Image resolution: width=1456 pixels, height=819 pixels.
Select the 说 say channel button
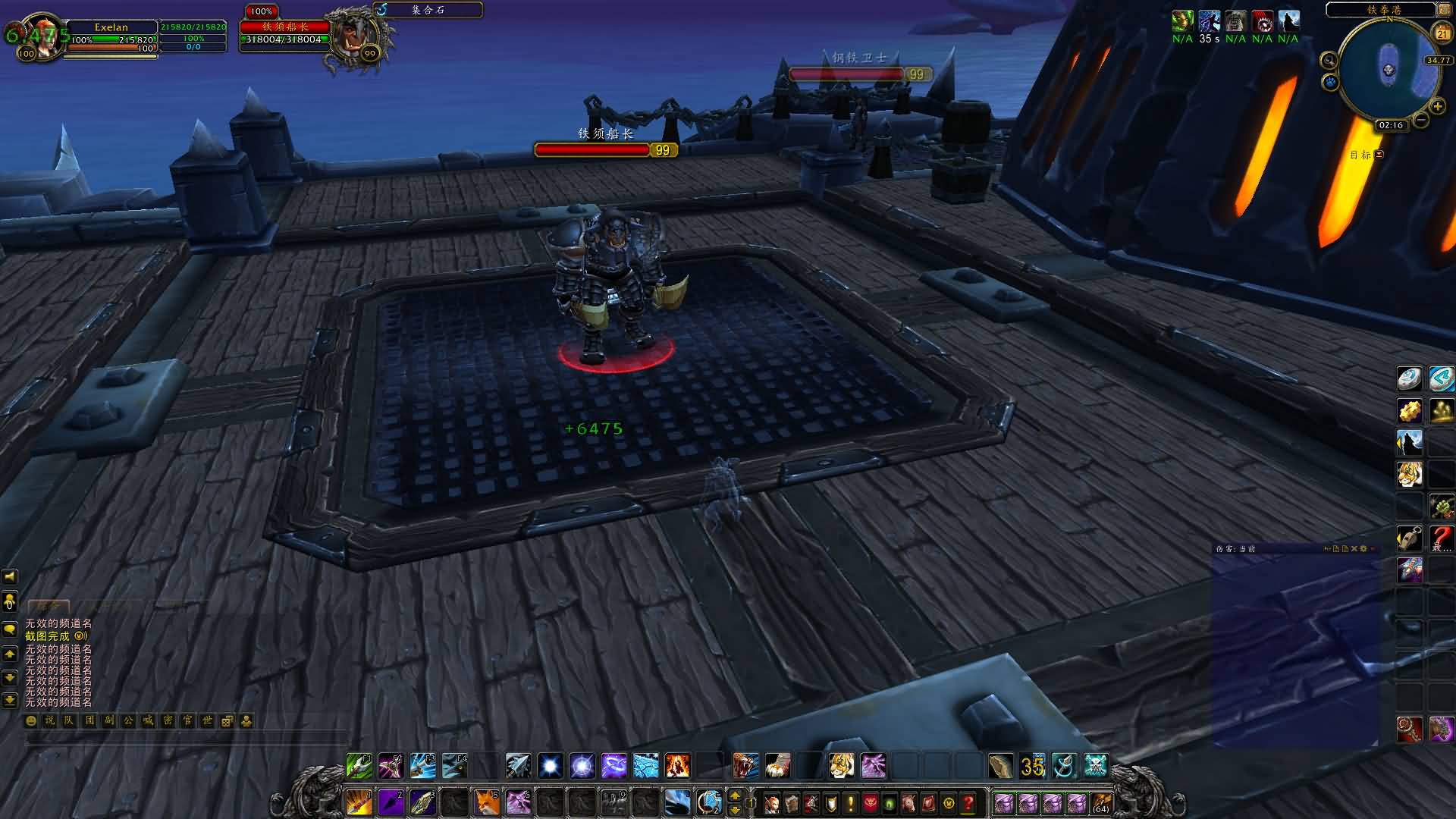tap(49, 721)
